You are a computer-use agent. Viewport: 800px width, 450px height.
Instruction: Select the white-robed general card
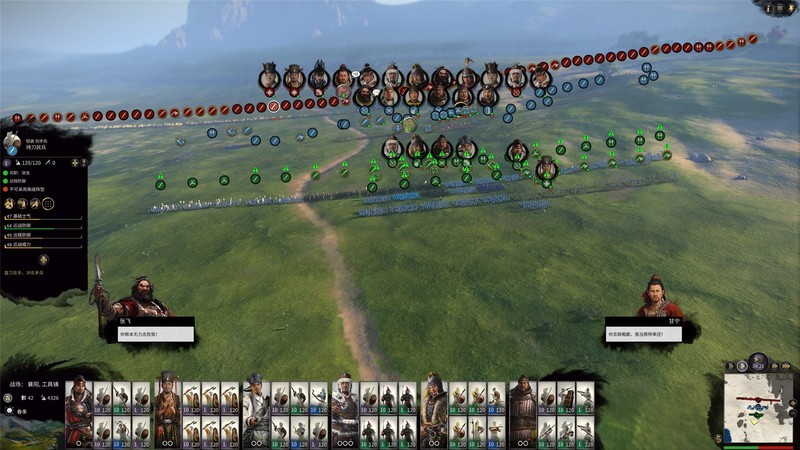click(256, 411)
